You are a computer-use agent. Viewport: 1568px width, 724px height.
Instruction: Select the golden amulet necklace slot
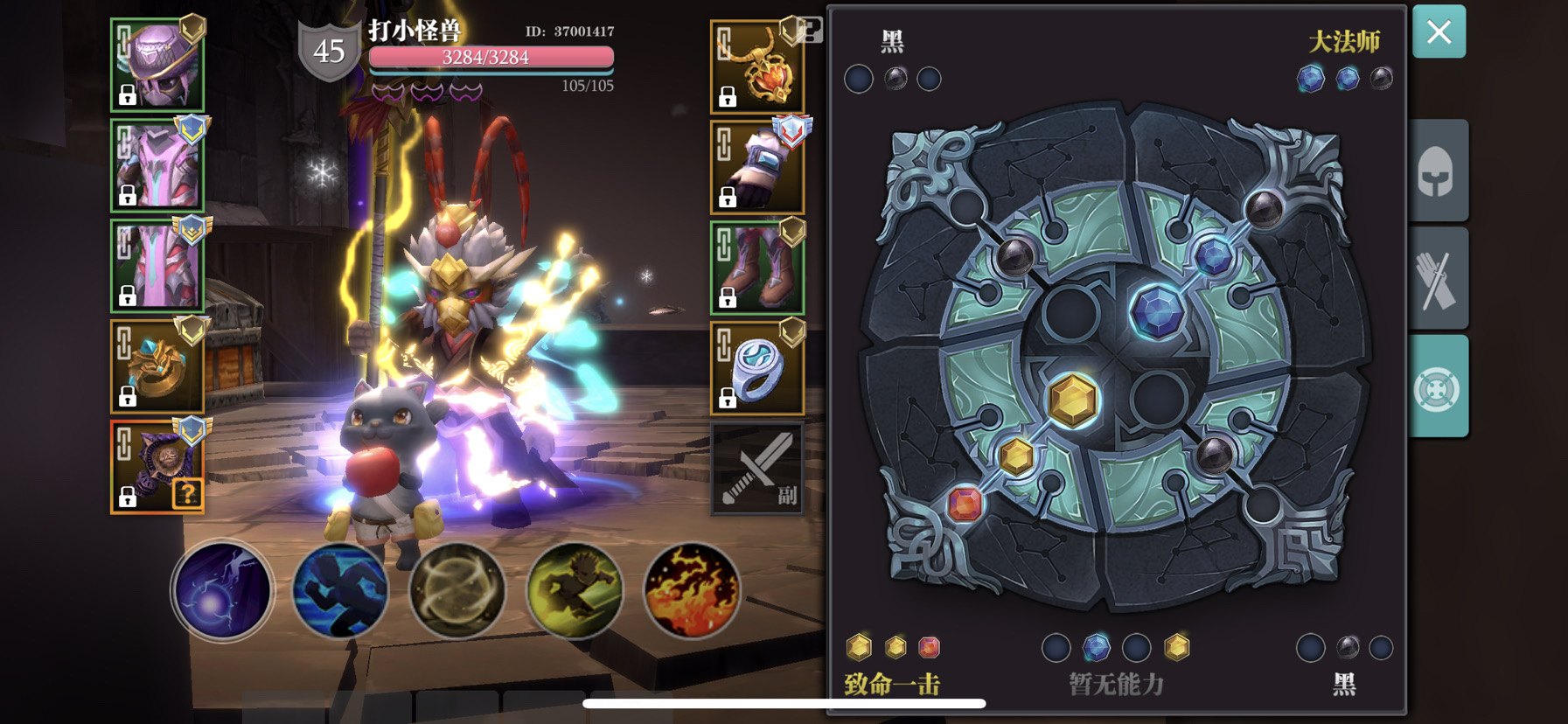(757, 67)
